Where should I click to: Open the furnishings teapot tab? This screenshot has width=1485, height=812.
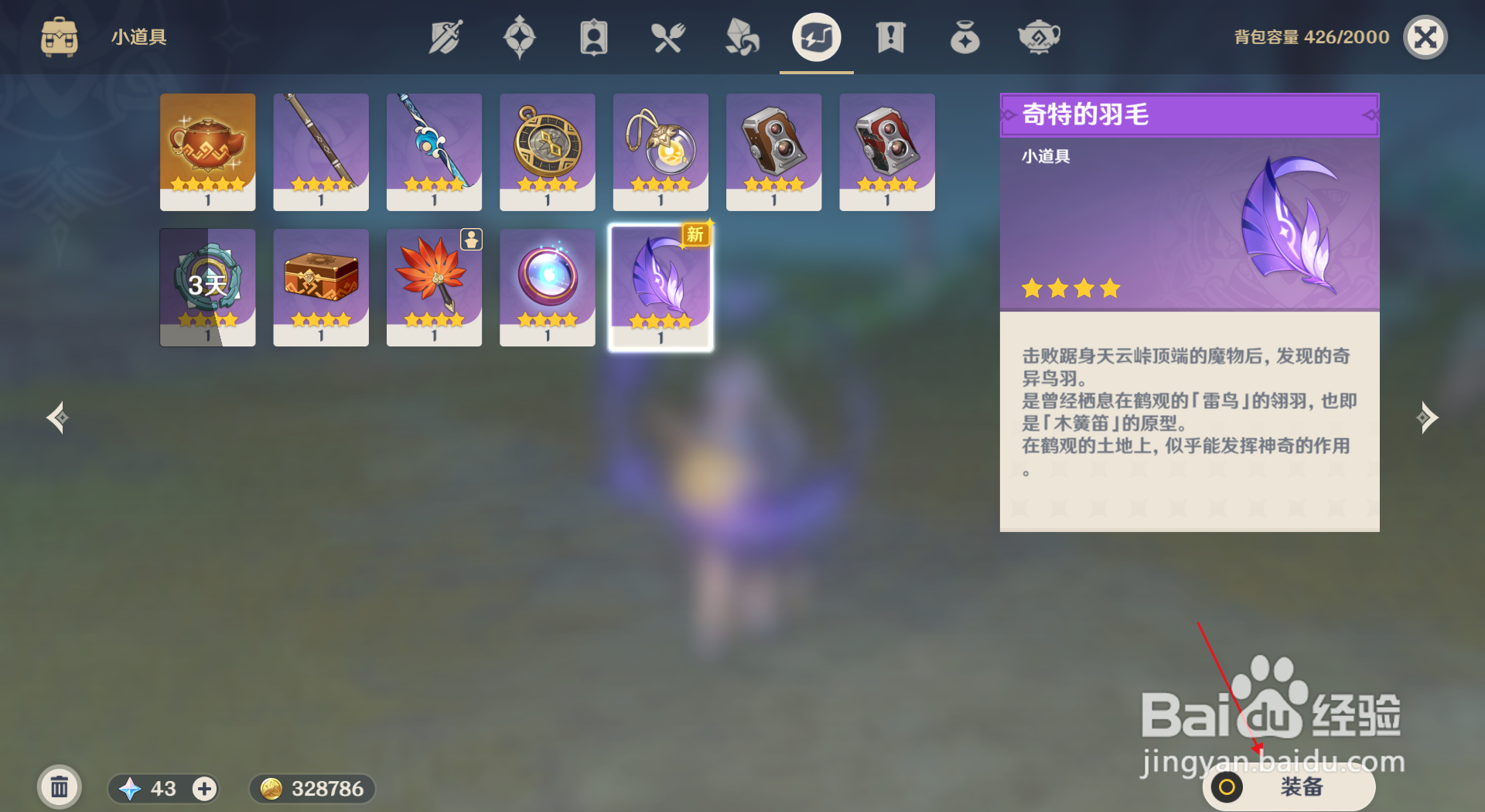pos(1039,36)
